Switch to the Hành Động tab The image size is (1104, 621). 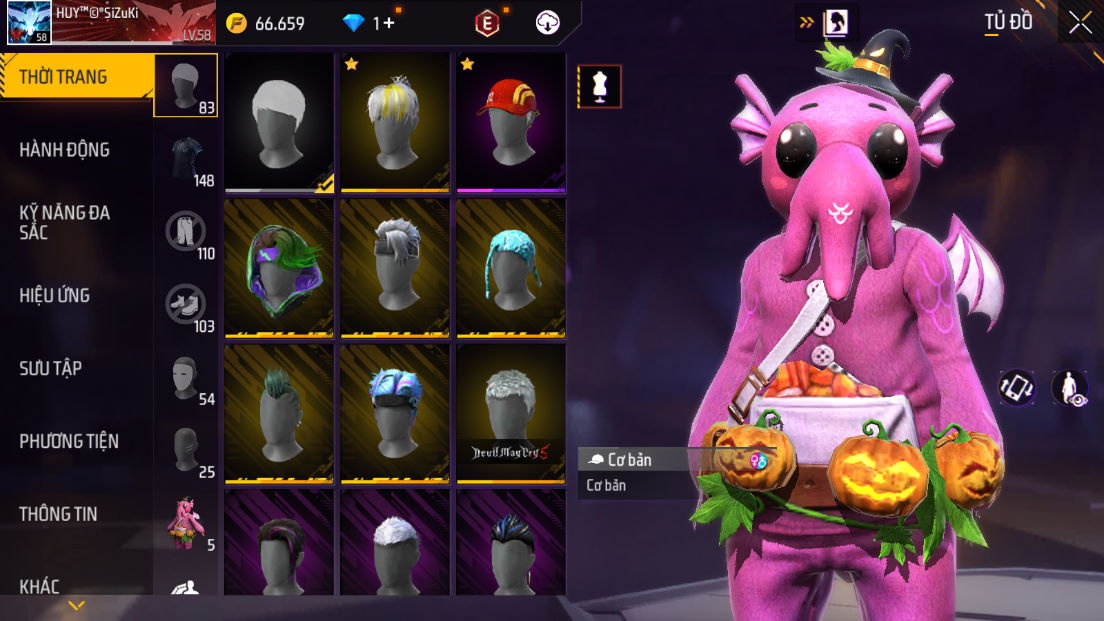click(65, 150)
